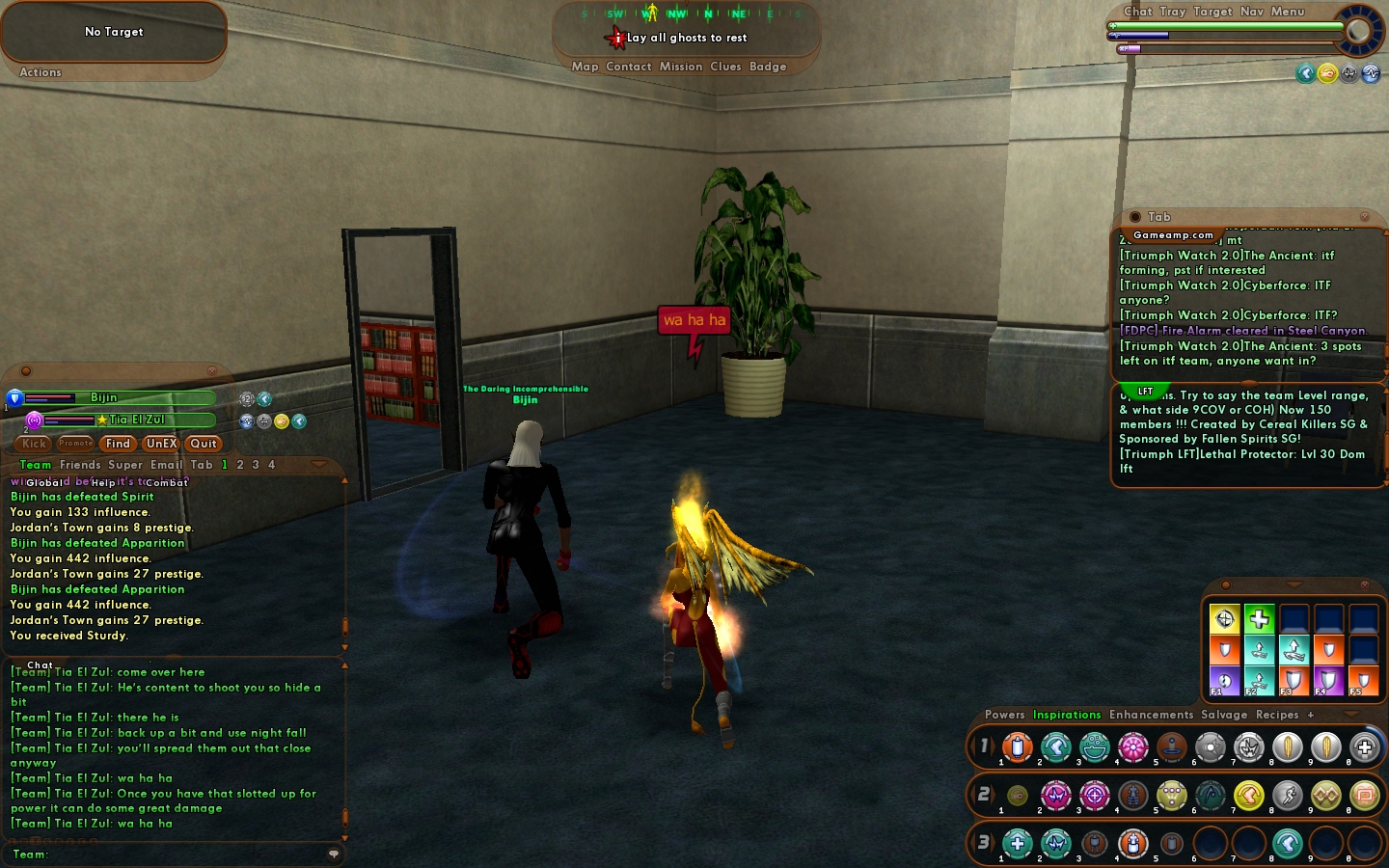Image resolution: width=1389 pixels, height=868 pixels.
Task: Quit the team with Quit button
Action: (x=204, y=444)
